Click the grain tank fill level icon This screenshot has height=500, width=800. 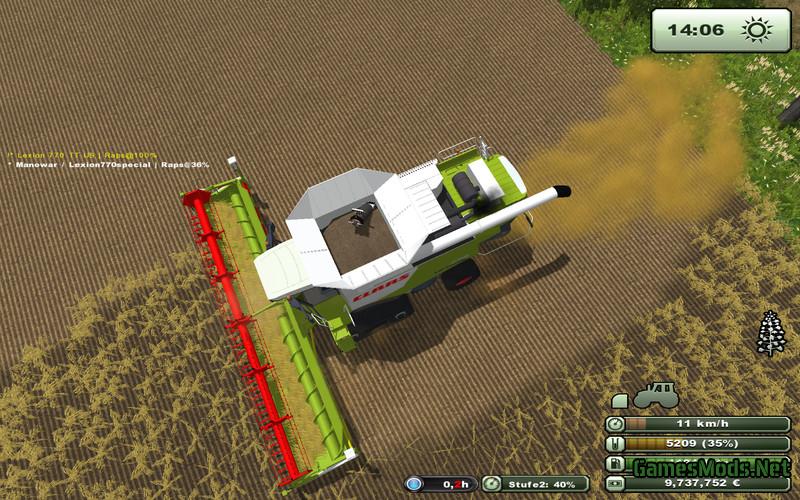point(614,444)
